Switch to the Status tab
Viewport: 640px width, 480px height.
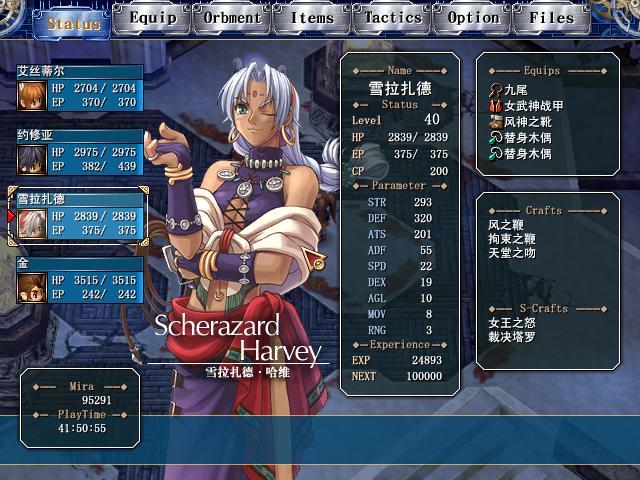73,22
